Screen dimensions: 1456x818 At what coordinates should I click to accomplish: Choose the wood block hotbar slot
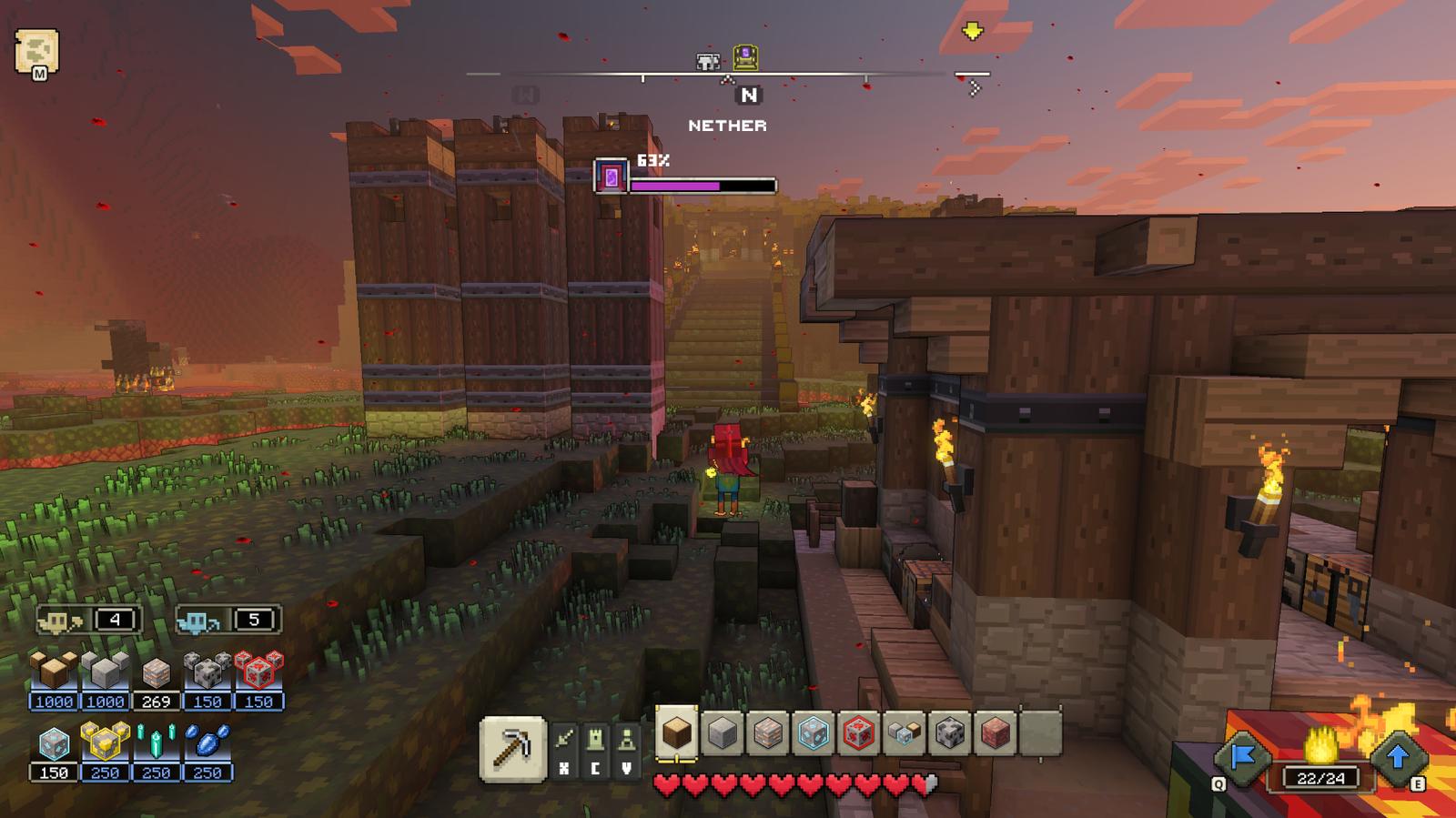(x=676, y=732)
